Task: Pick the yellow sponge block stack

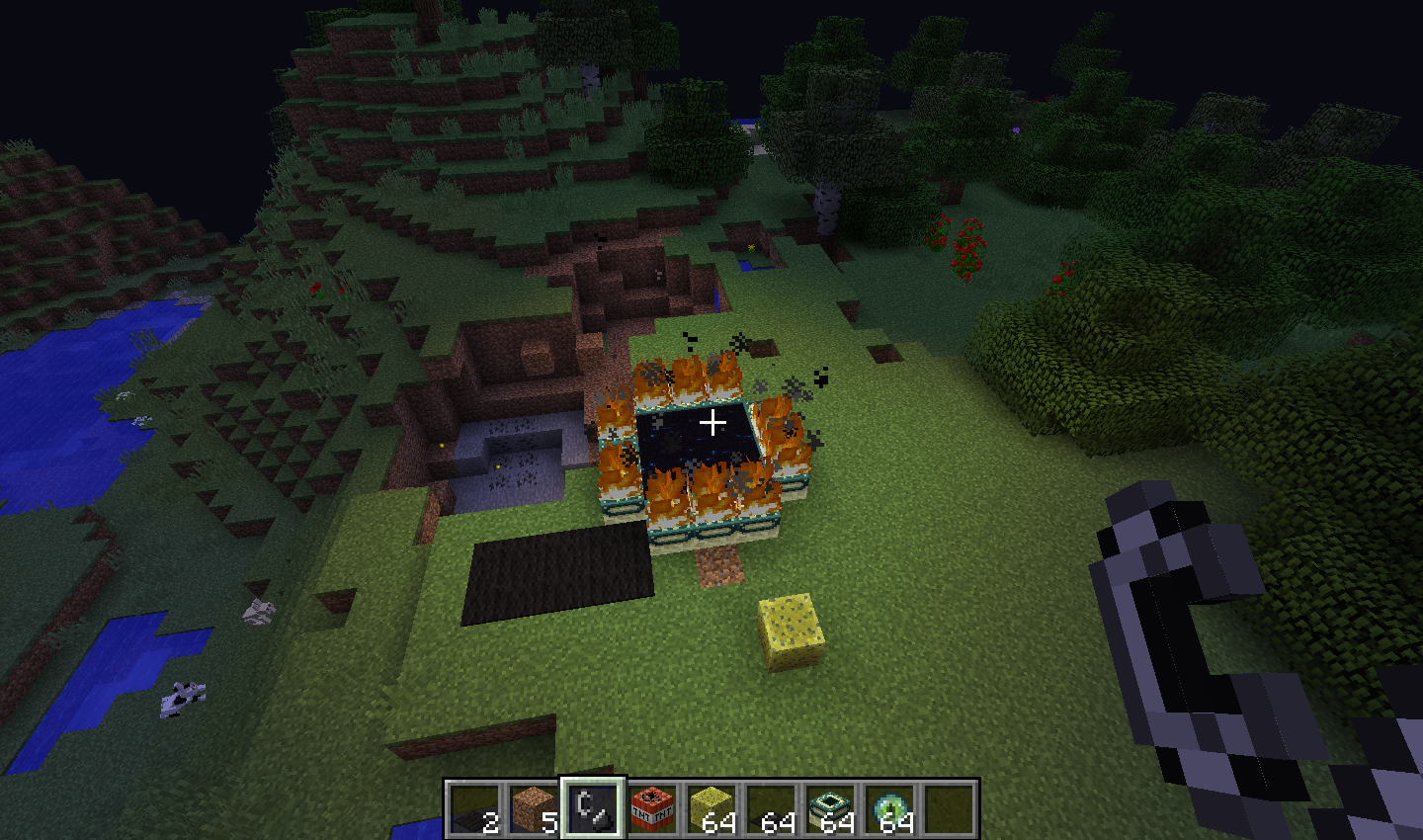Action: pos(711,808)
